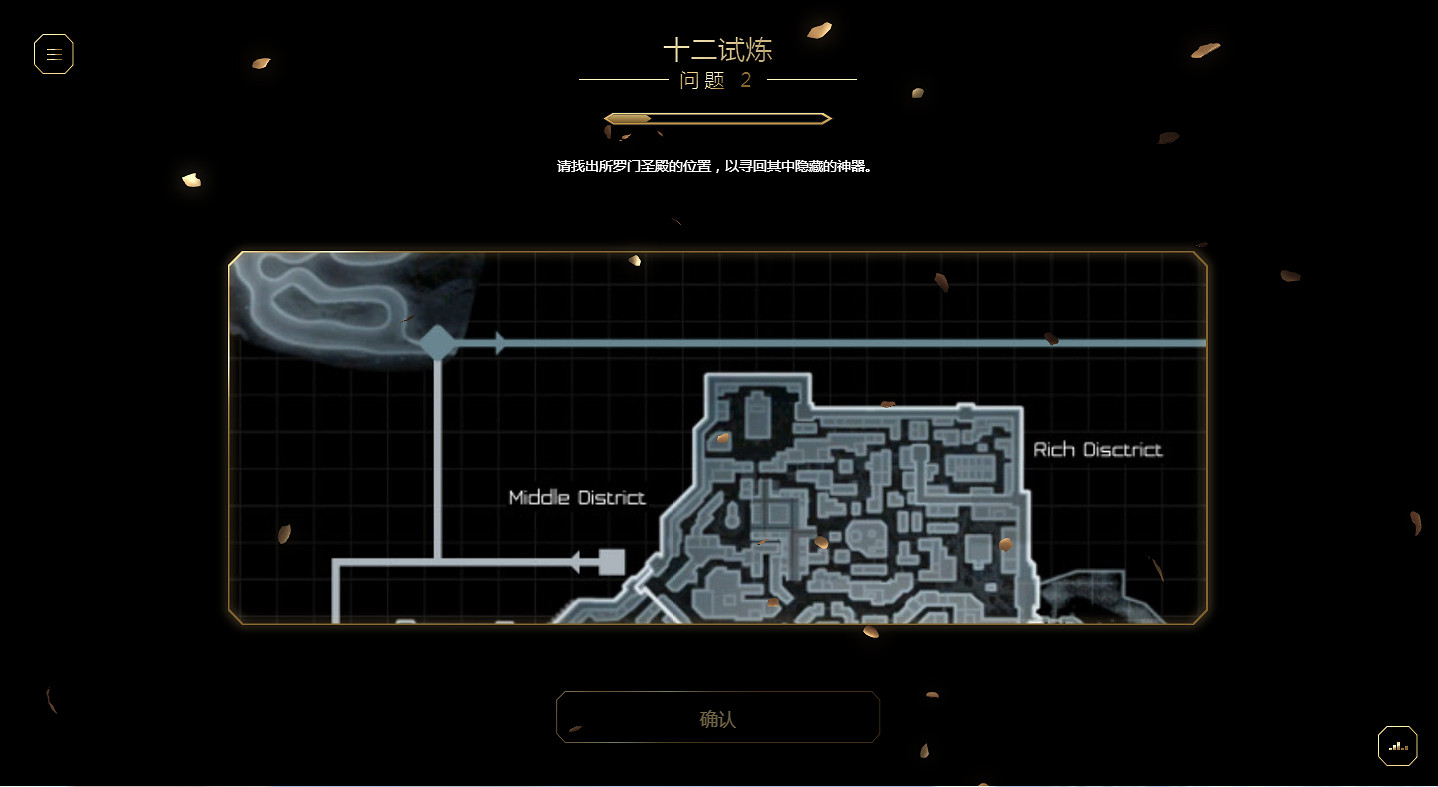Click the Rich Disctrict label on the map
Screen dimensions: 1438x787
pos(1097,449)
